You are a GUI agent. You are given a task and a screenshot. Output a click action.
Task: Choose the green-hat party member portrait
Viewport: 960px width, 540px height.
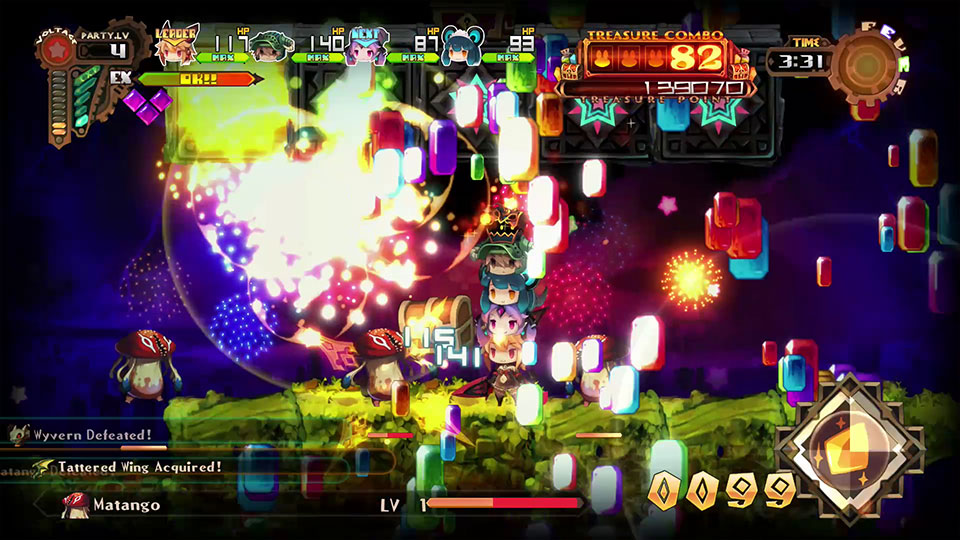268,47
